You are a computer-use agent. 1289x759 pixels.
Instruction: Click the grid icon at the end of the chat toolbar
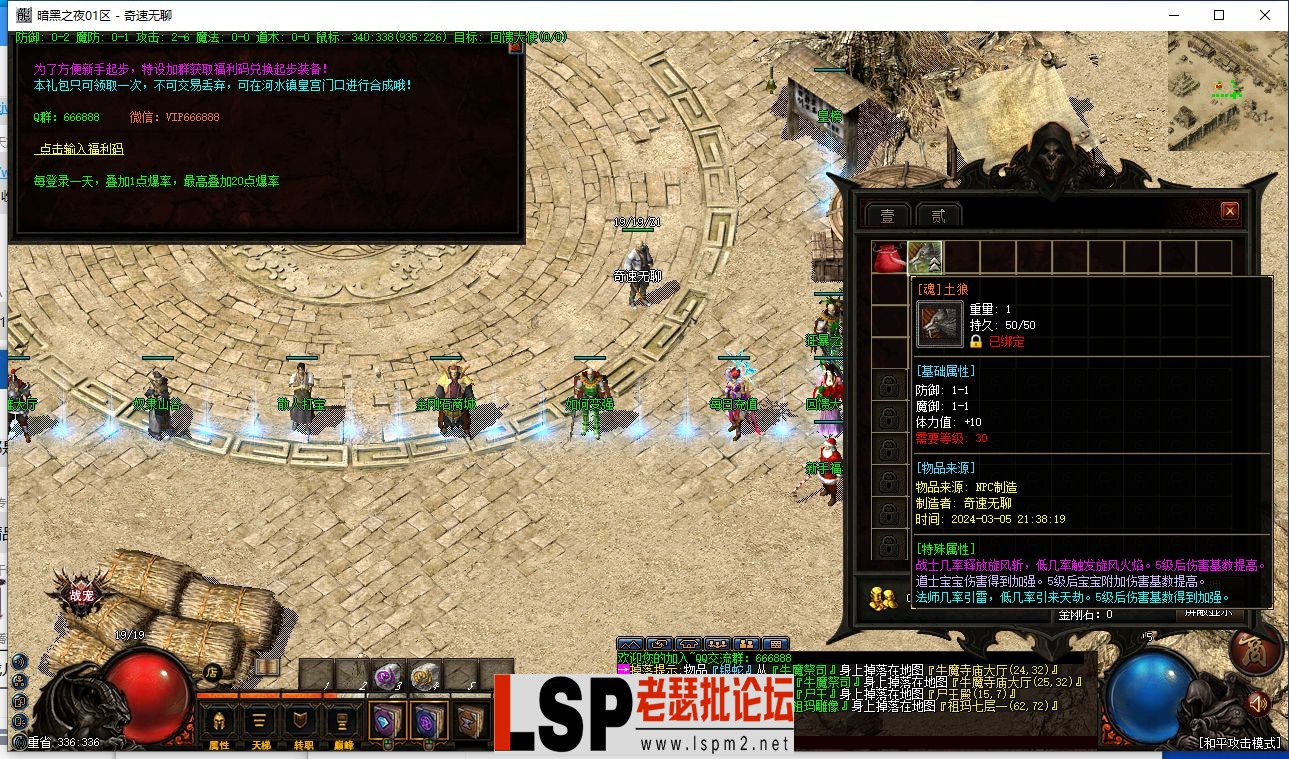pyautogui.click(x=775, y=644)
